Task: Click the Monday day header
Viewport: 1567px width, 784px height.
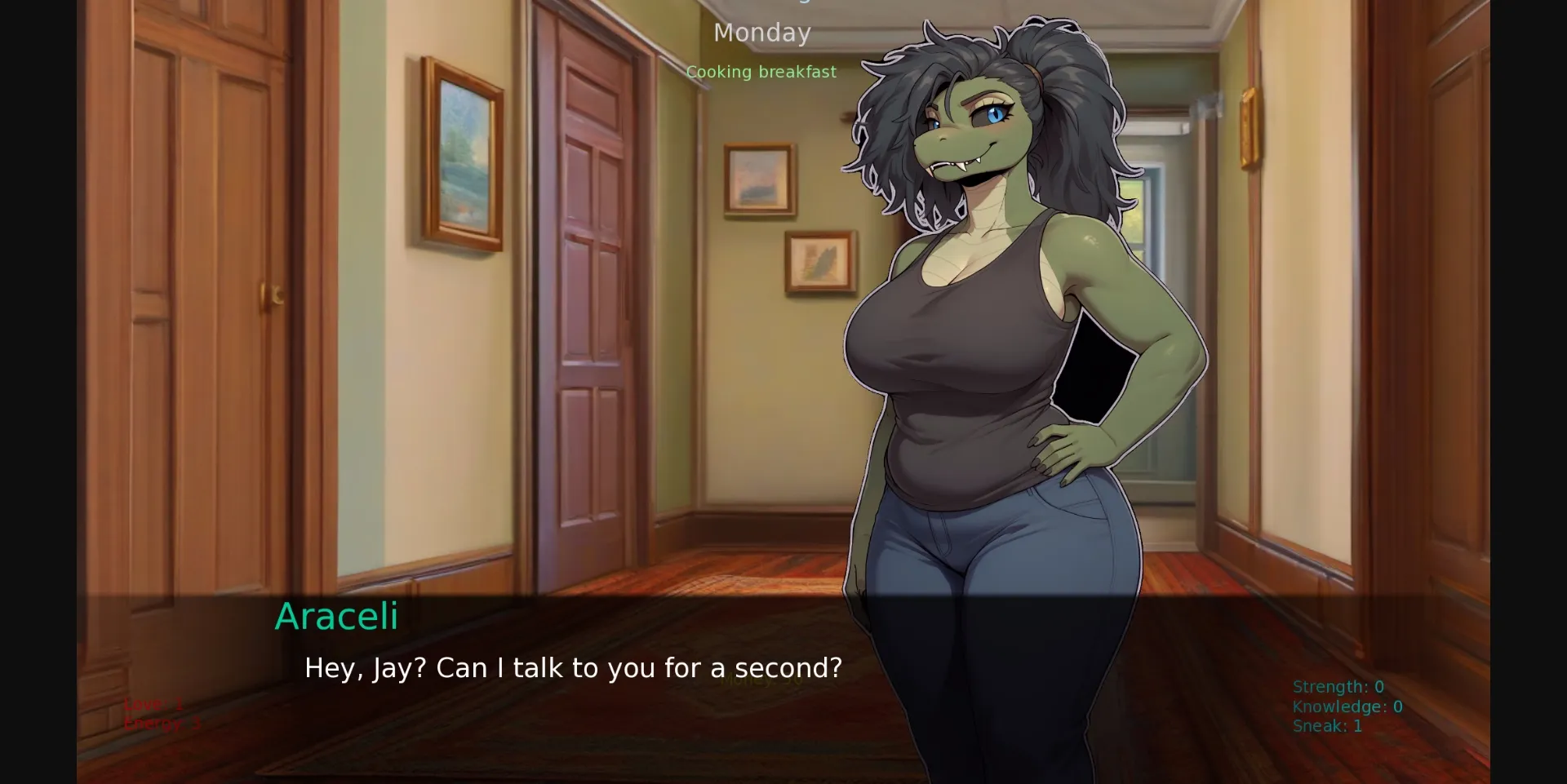Action: pos(761,33)
